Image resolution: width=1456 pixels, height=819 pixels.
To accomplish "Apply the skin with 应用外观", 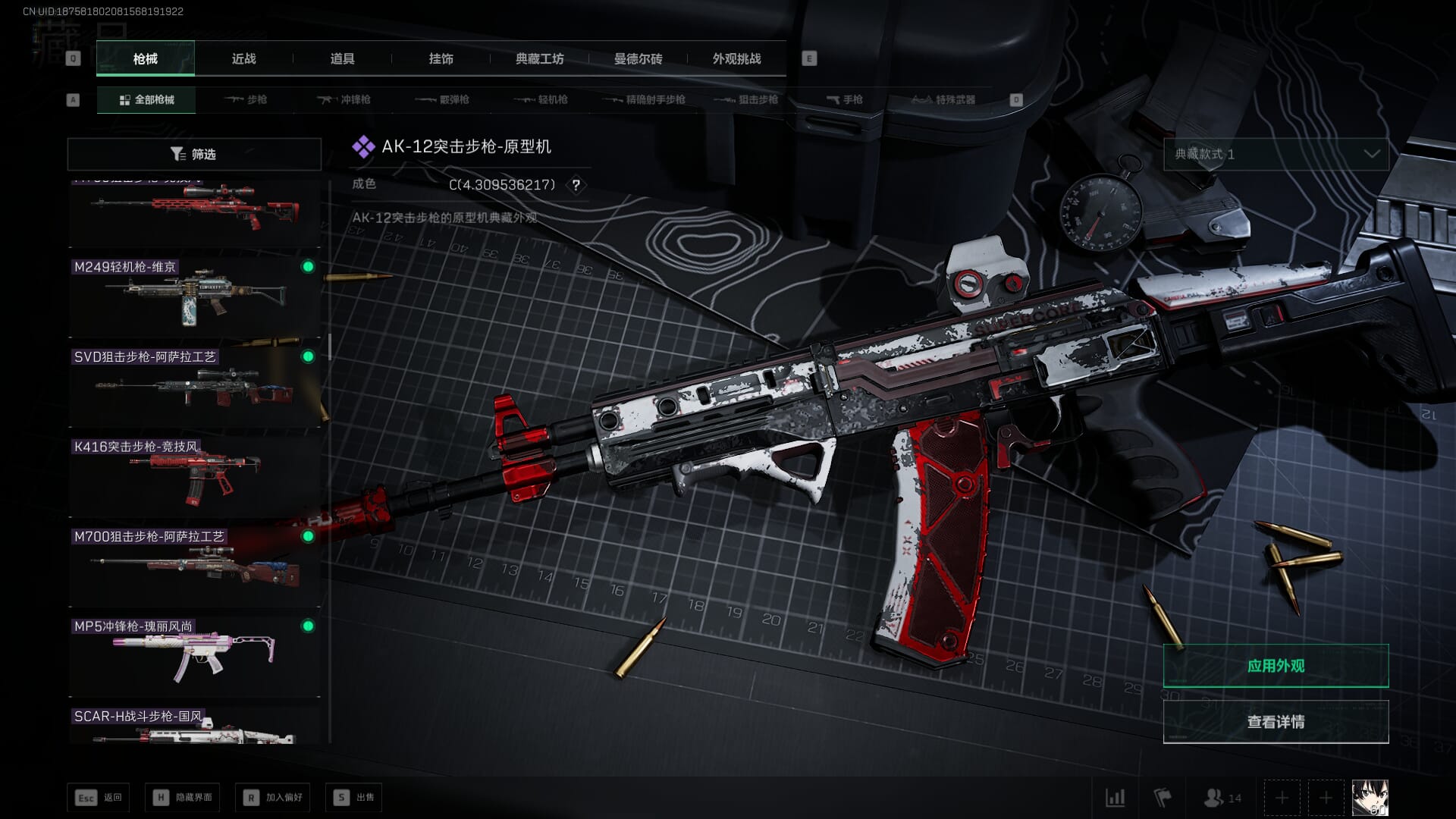I will [1276, 666].
